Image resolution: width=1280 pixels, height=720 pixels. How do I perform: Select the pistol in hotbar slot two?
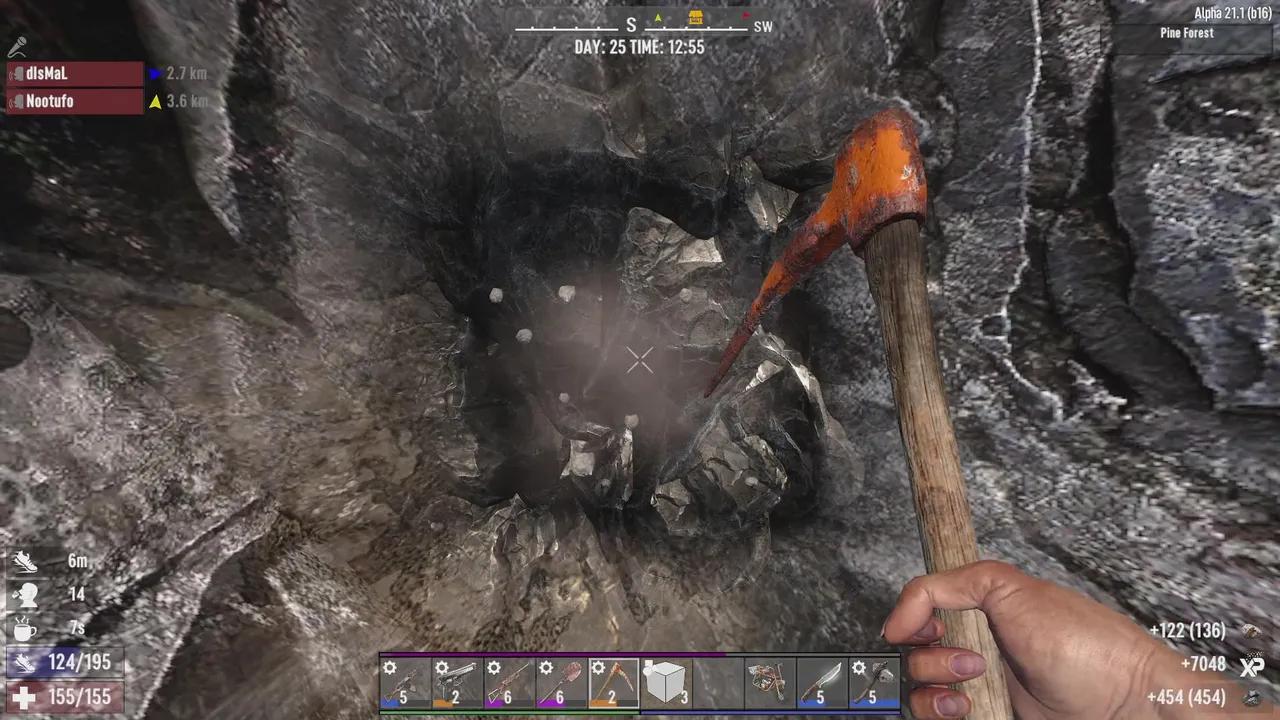pyautogui.click(x=457, y=683)
